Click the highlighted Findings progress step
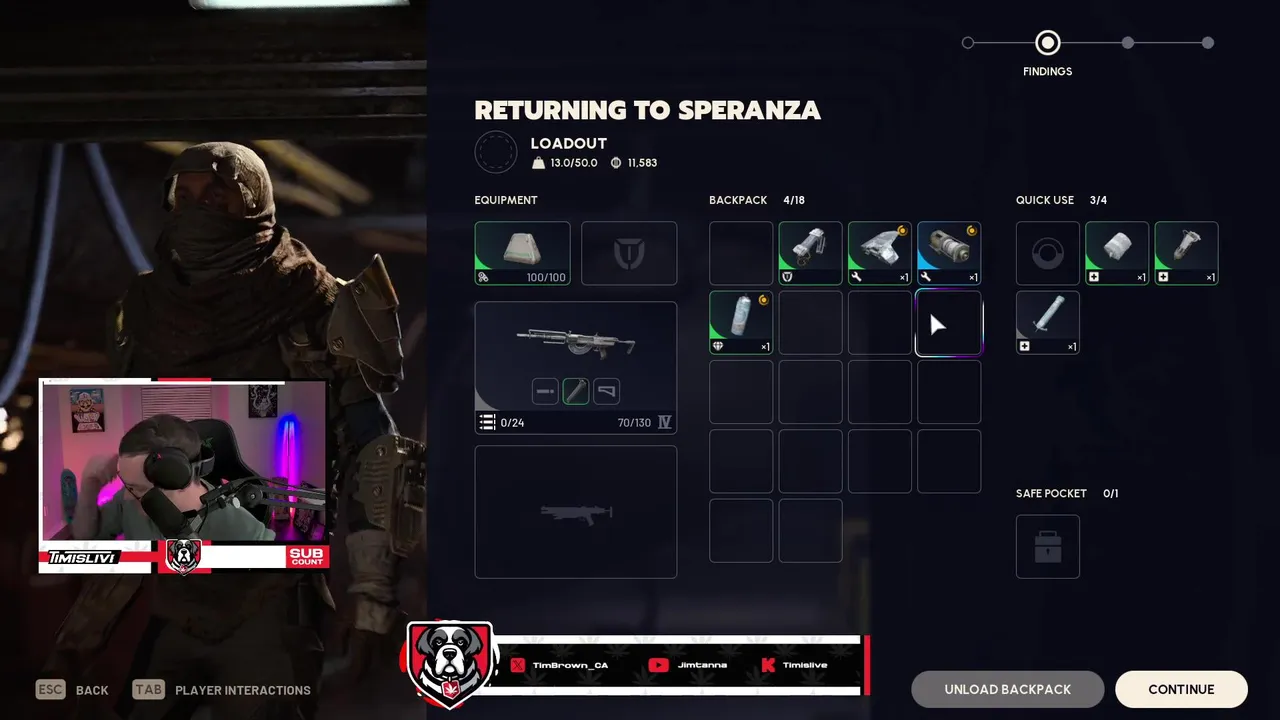Image resolution: width=1280 pixels, height=720 pixels. [x=1047, y=43]
